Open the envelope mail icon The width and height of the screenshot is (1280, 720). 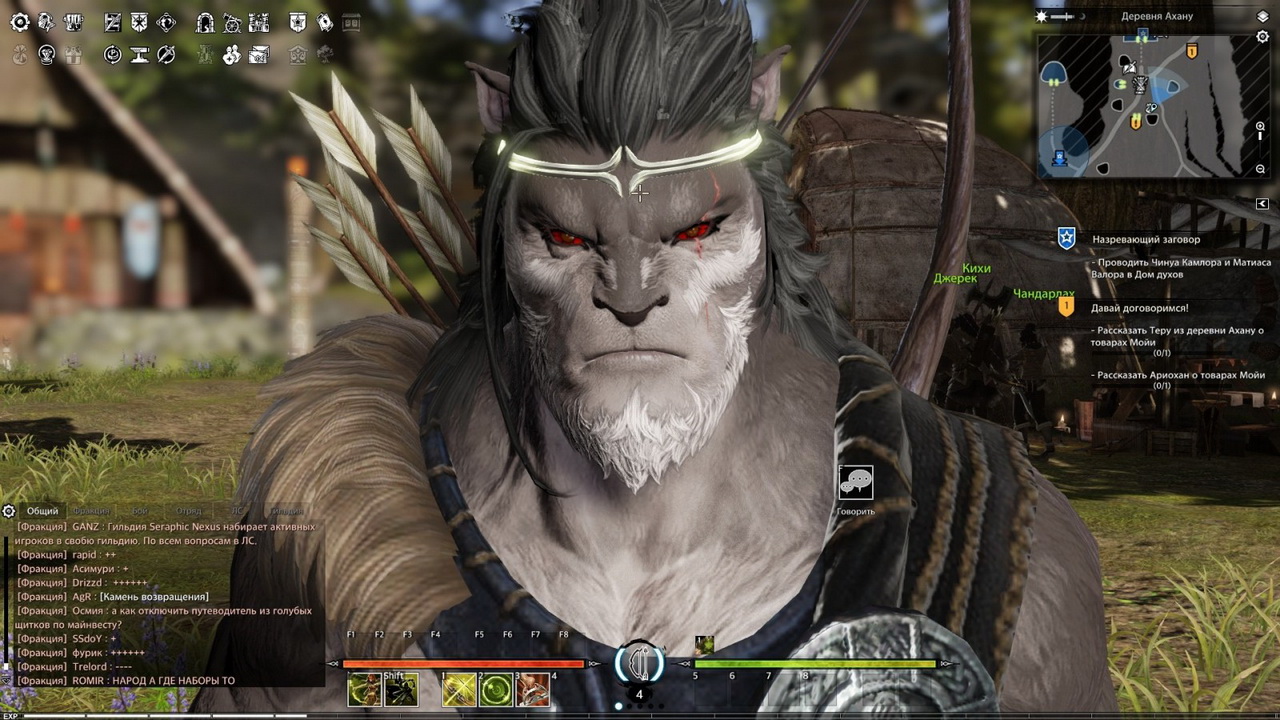tap(259, 55)
